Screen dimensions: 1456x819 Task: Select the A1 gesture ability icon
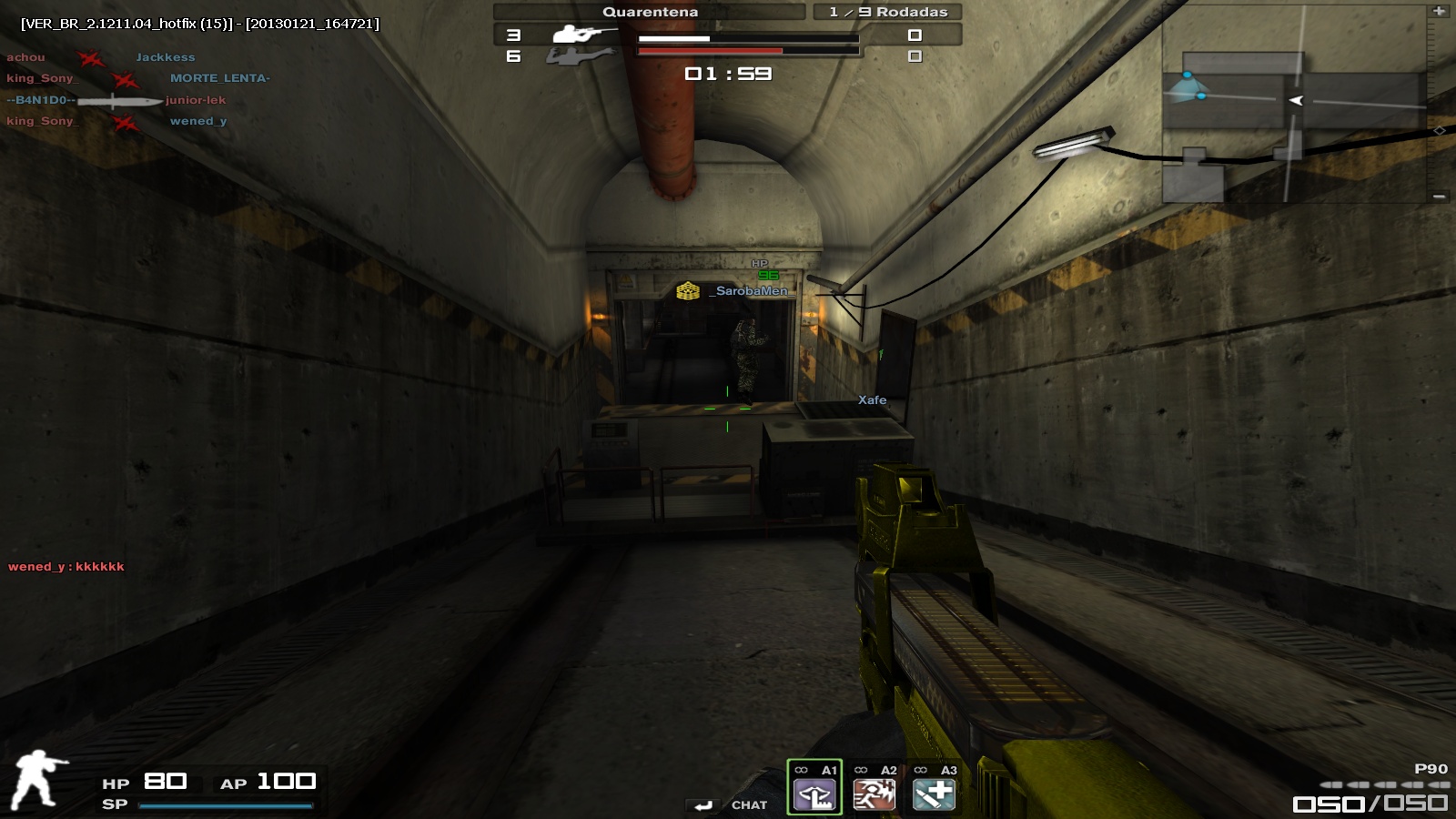click(x=814, y=794)
